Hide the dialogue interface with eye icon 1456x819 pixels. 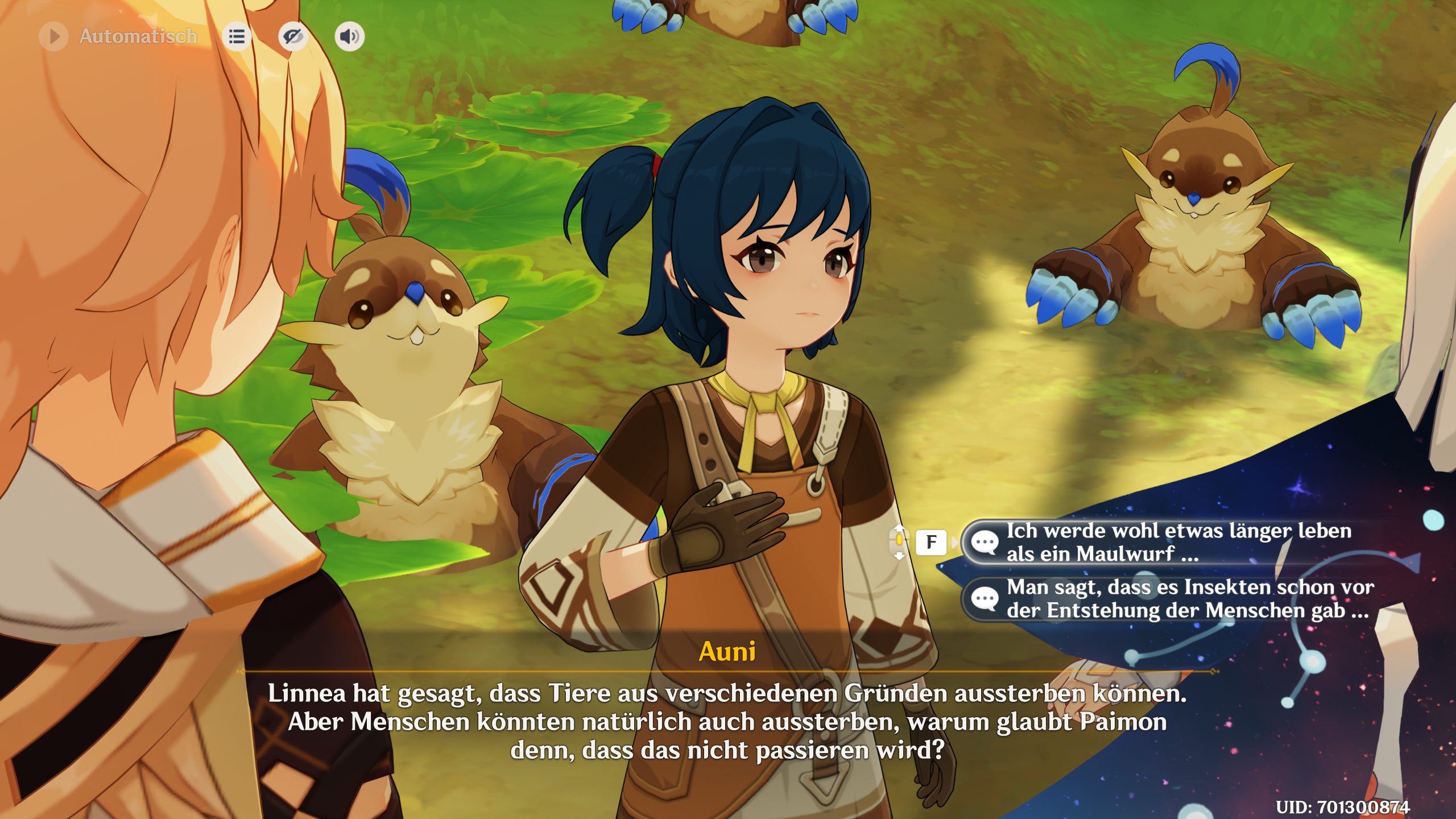(x=293, y=36)
